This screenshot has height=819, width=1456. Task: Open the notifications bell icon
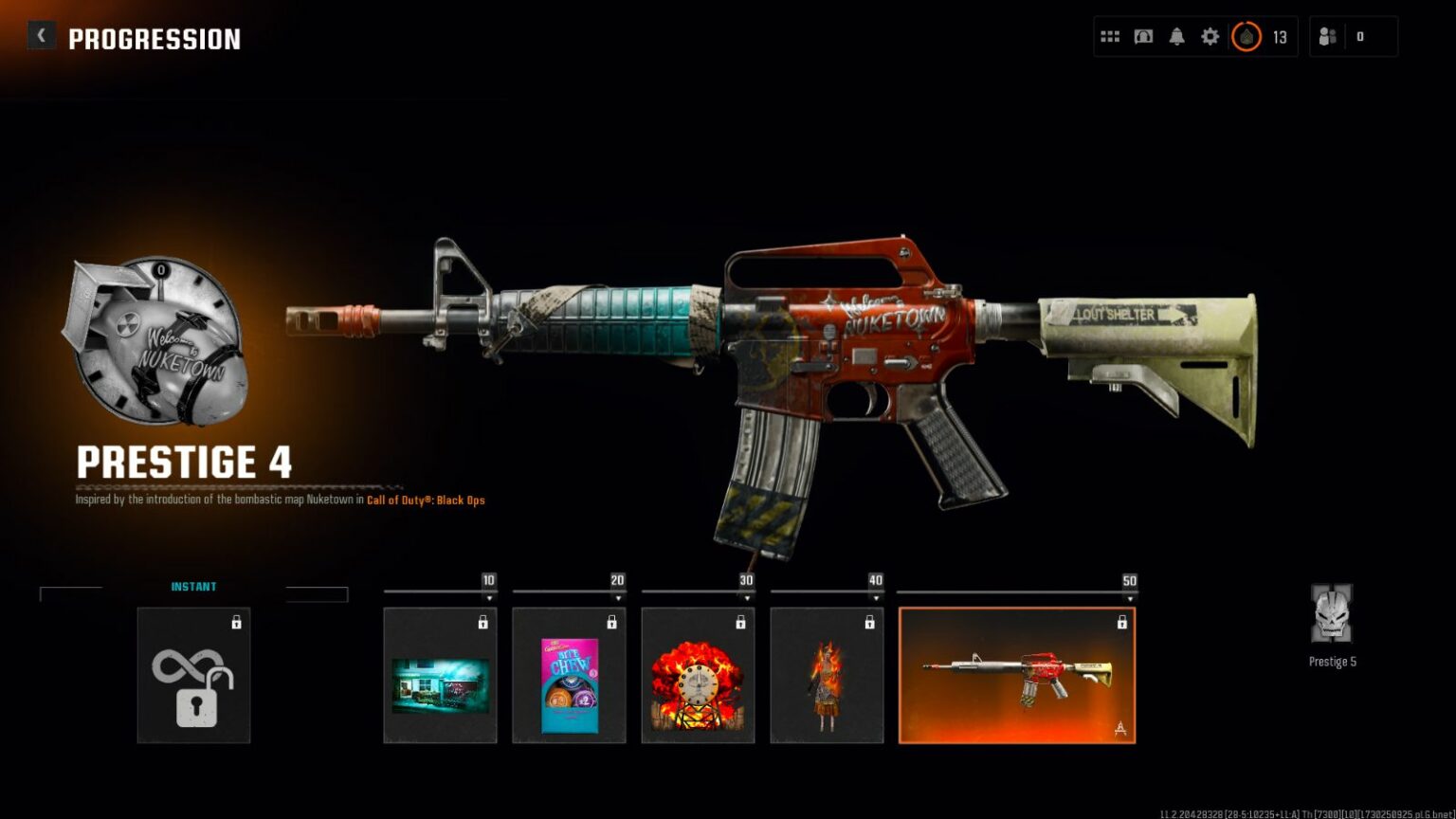pos(1176,36)
